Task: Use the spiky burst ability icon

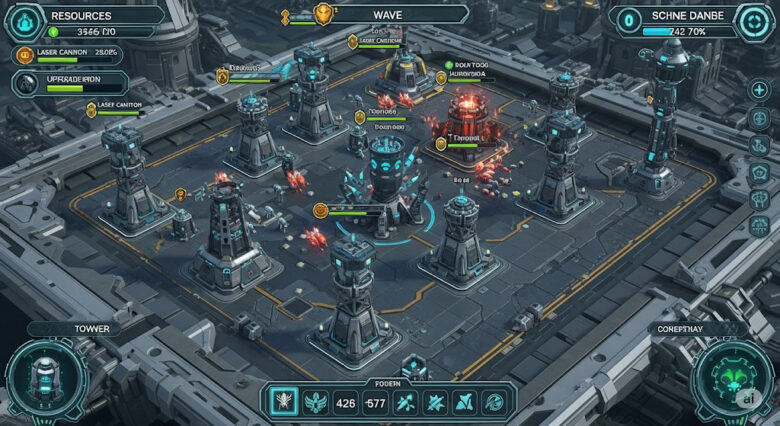Action: click(436, 403)
